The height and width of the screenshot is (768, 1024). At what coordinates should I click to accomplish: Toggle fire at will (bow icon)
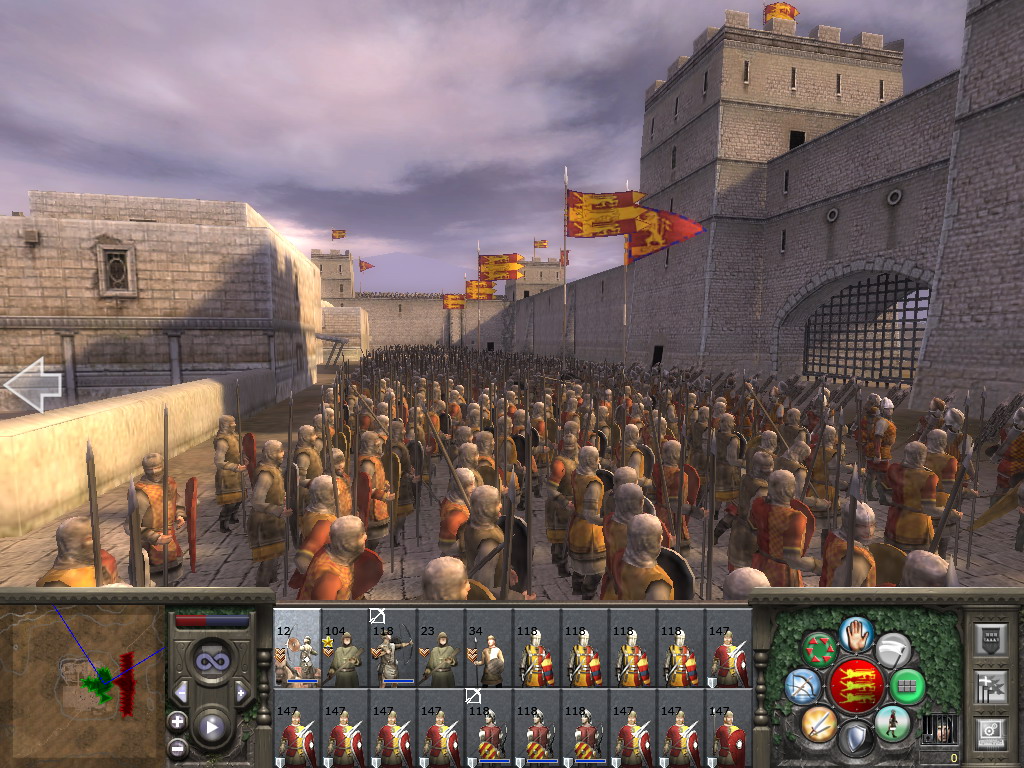pos(803,686)
